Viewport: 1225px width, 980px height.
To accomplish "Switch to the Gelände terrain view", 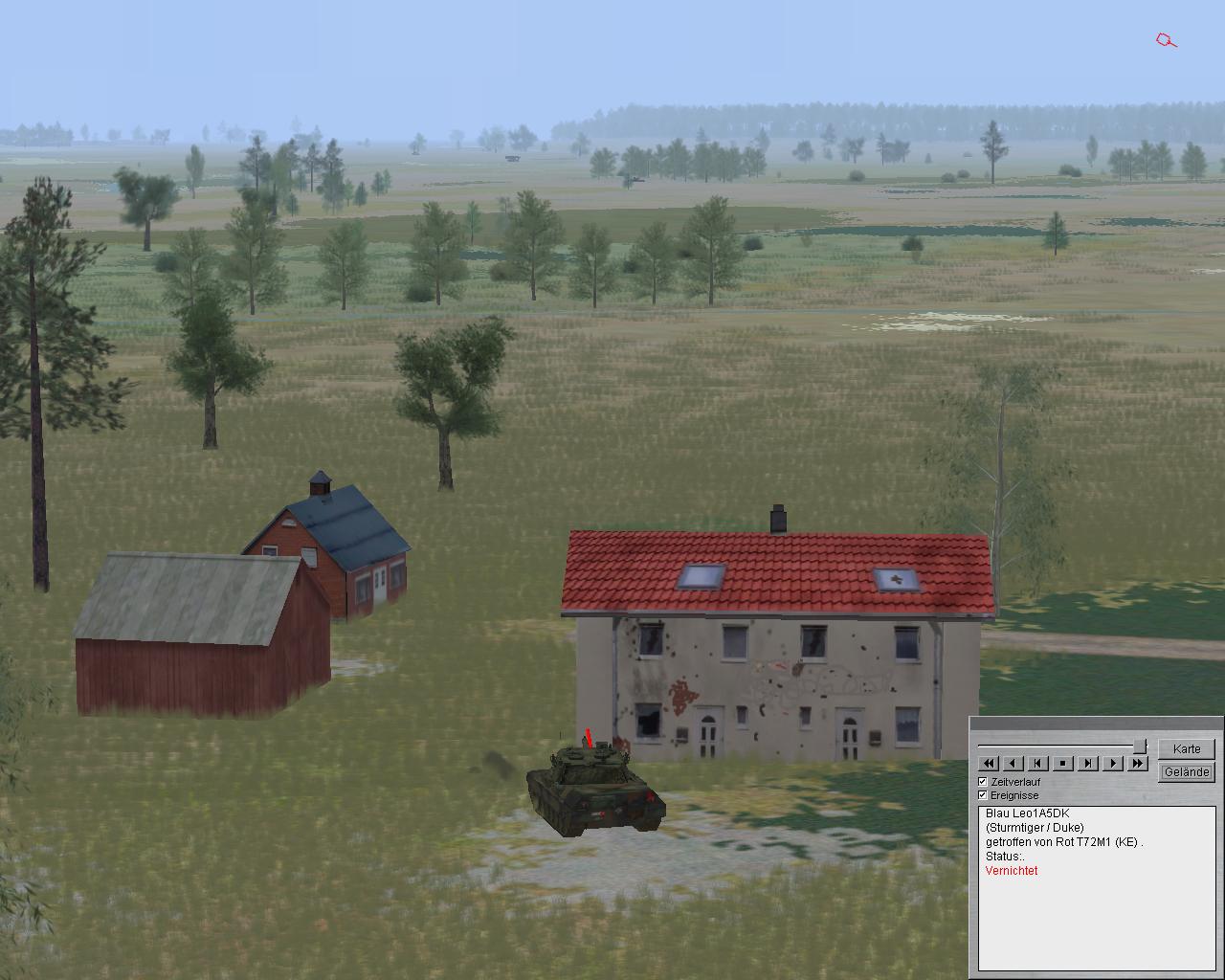I will pos(1186,771).
